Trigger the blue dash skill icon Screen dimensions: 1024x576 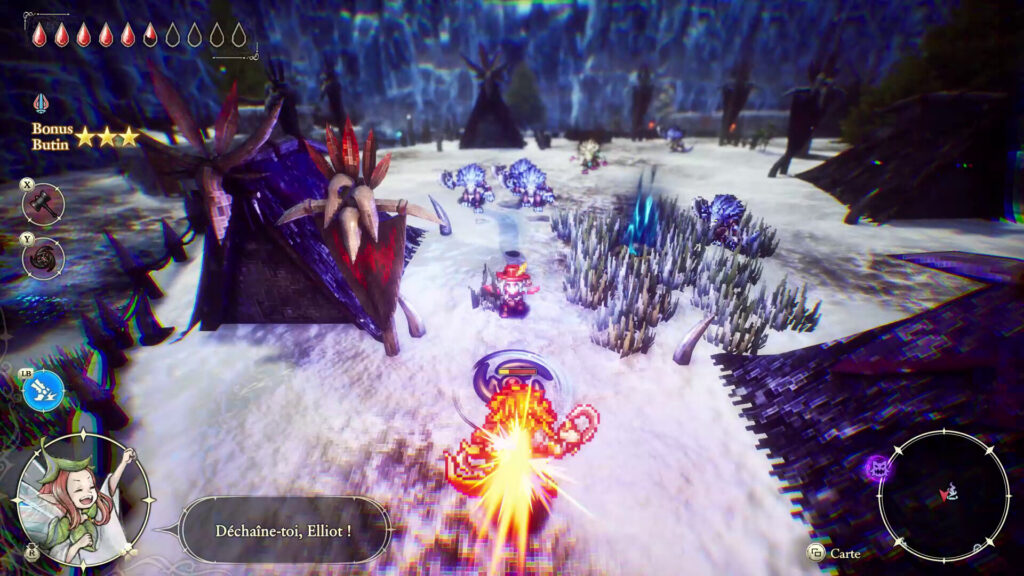43,390
